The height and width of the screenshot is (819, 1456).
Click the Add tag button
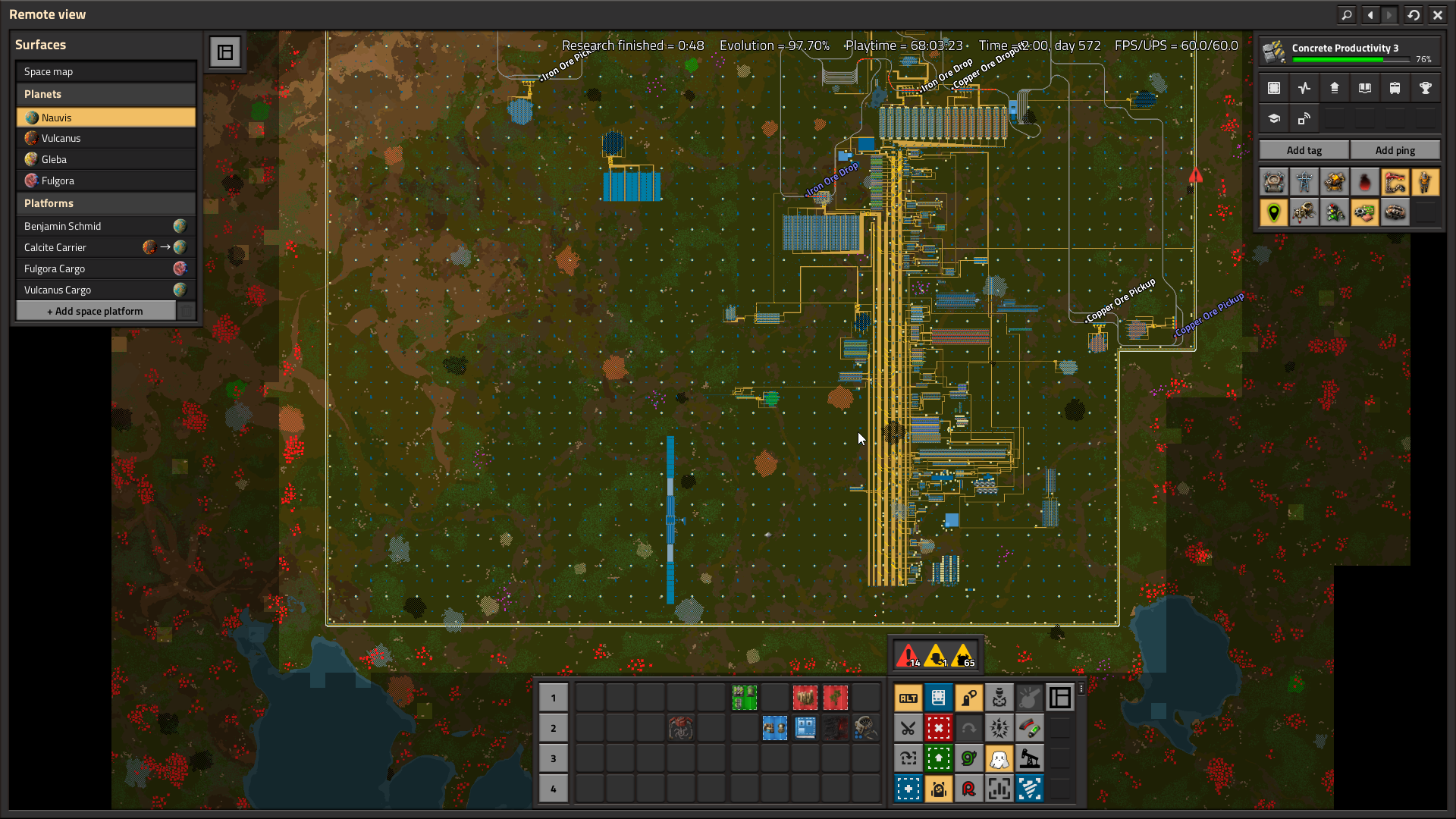(1304, 149)
